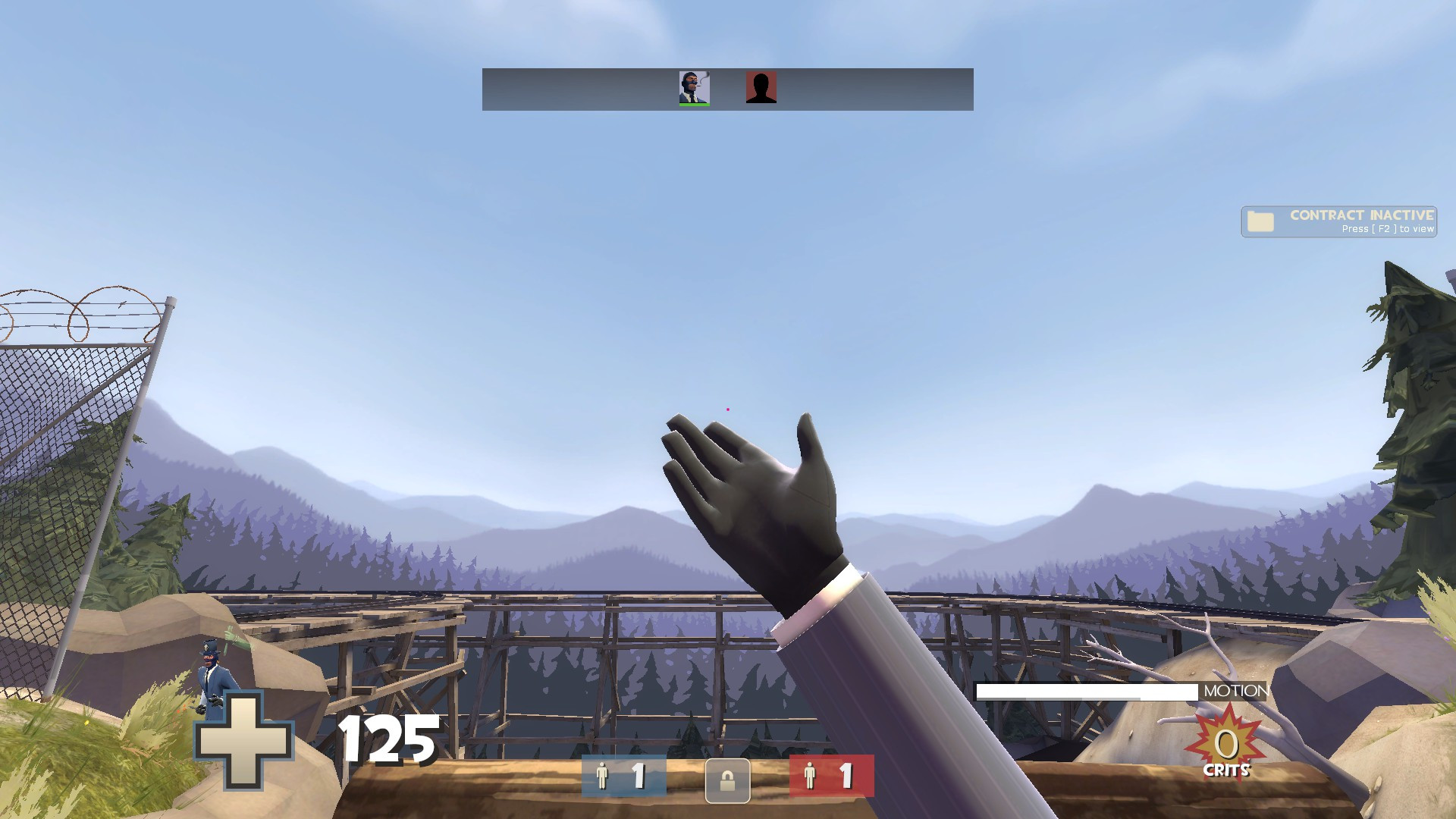Click the MOTION progress bar
This screenshot has height=819, width=1456.
click(1087, 691)
